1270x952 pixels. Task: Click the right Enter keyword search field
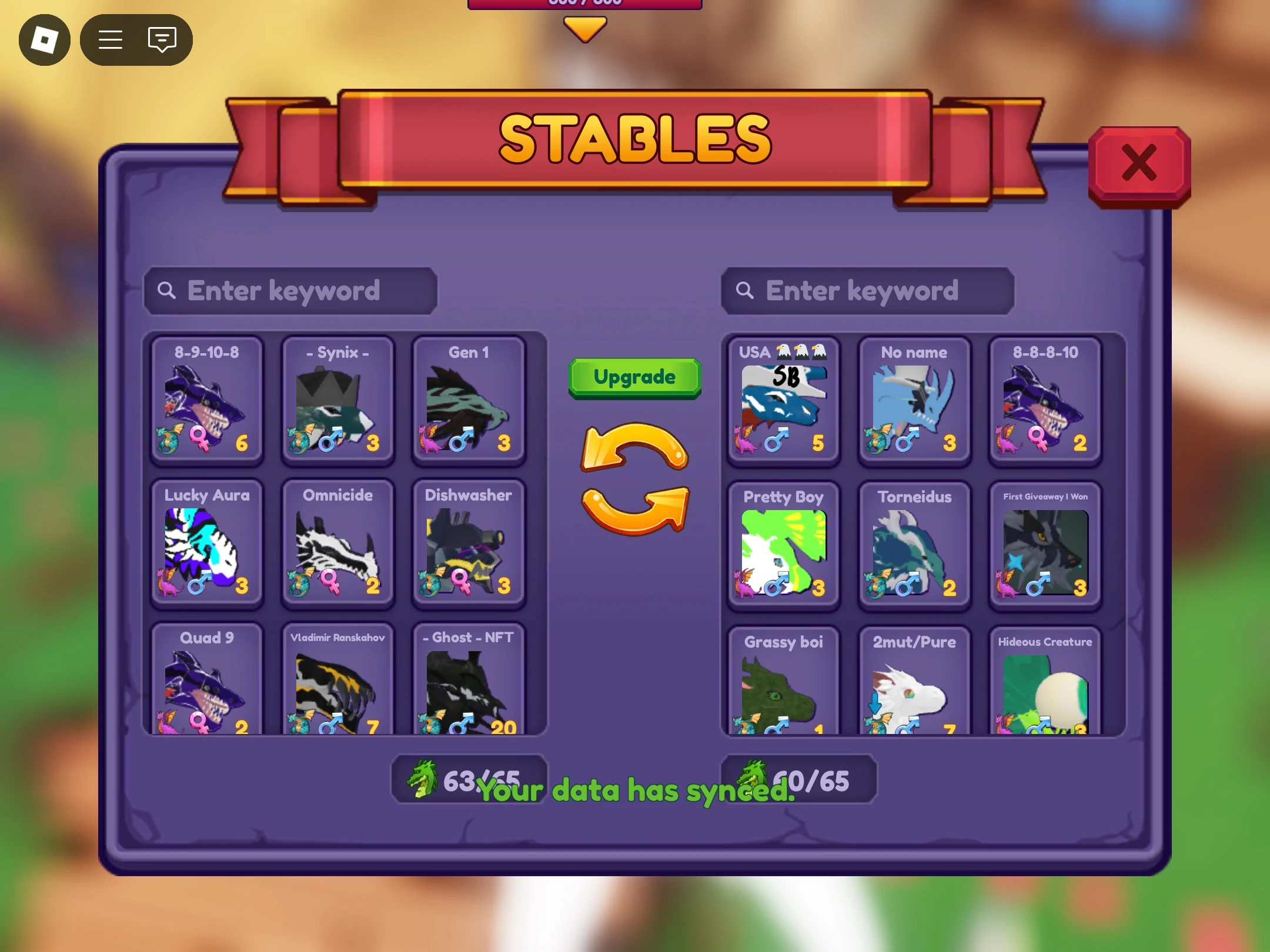[869, 290]
